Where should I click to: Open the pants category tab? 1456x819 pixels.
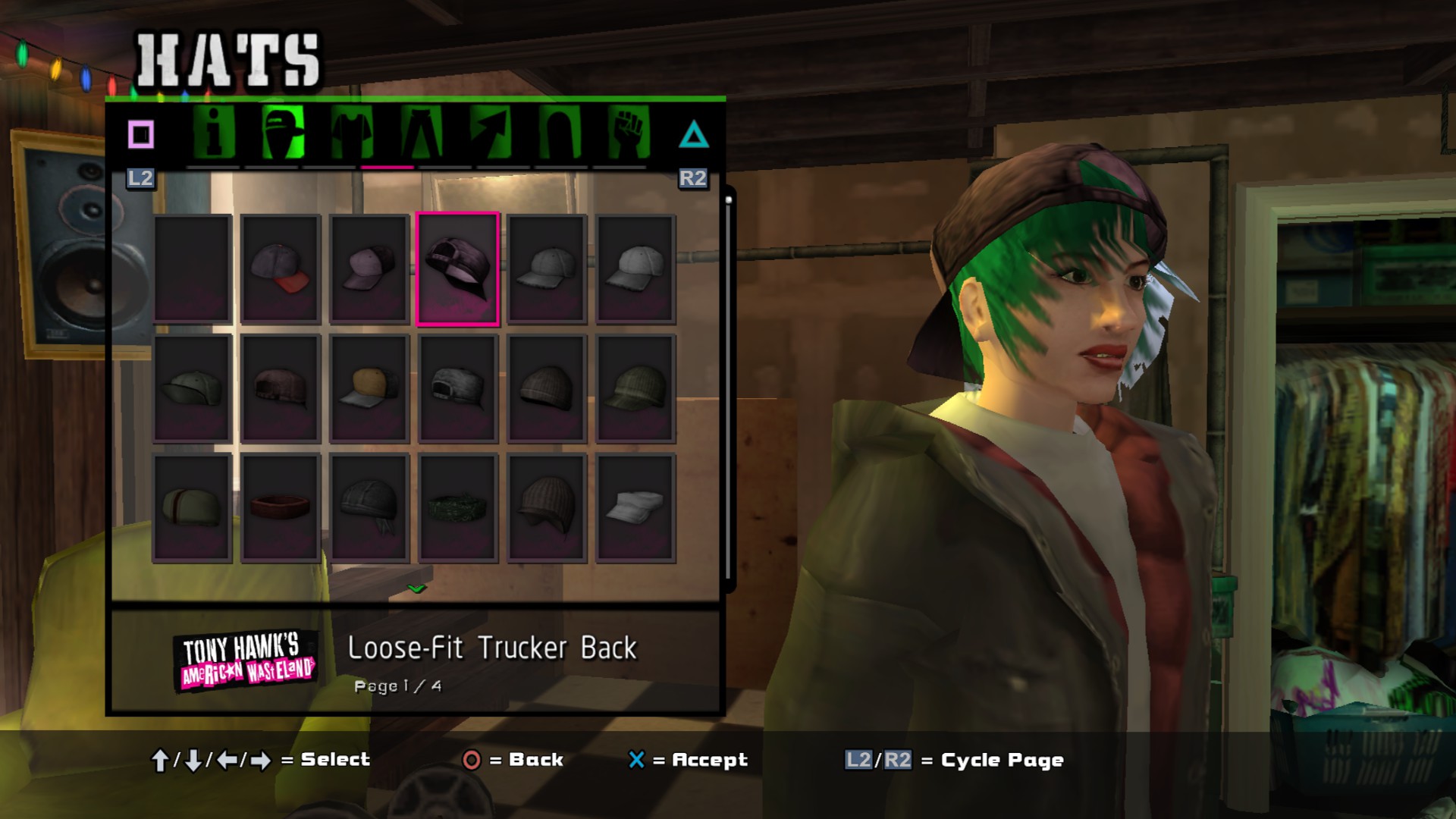click(421, 134)
